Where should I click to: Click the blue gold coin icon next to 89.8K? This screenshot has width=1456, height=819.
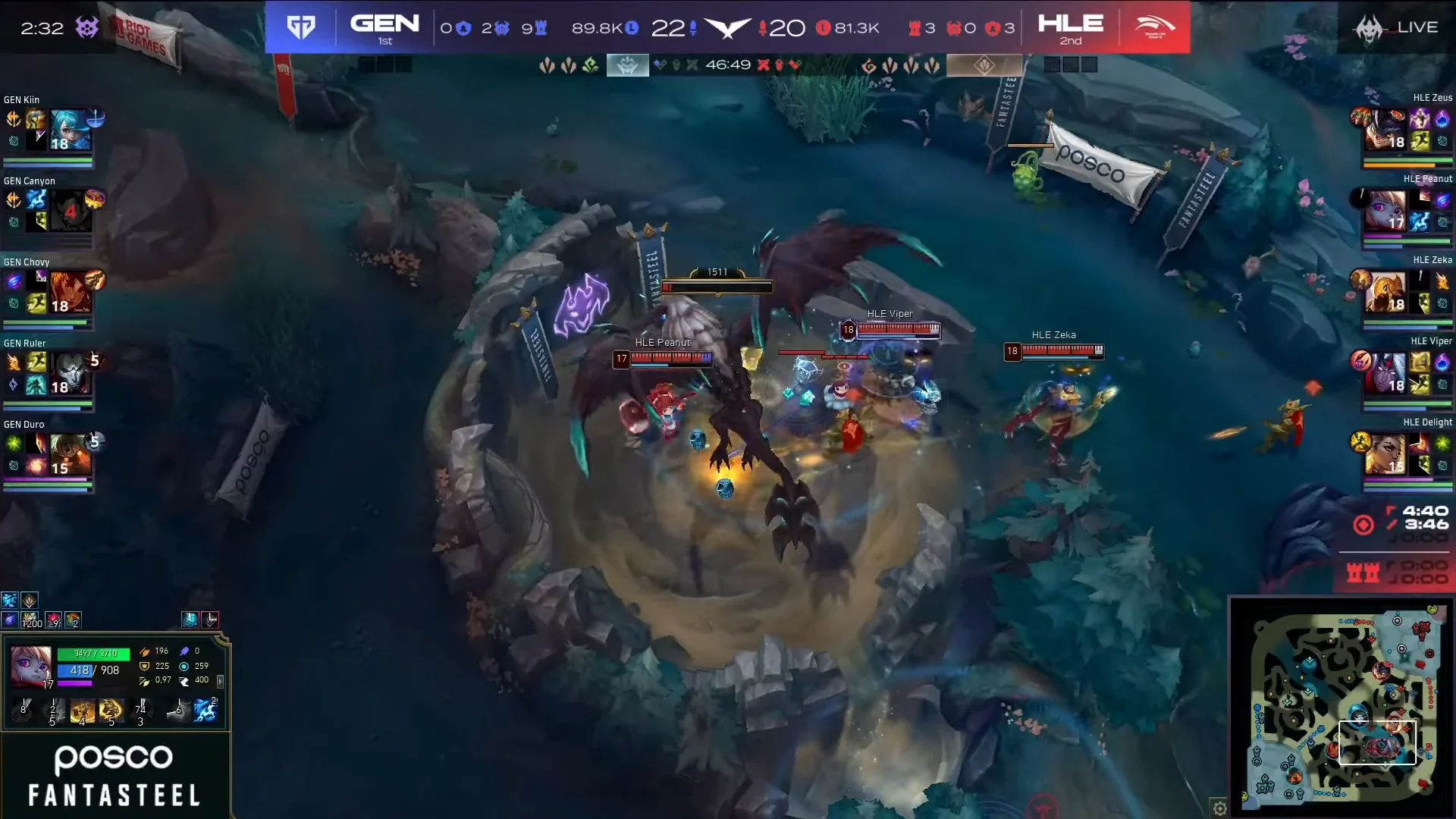click(x=632, y=27)
